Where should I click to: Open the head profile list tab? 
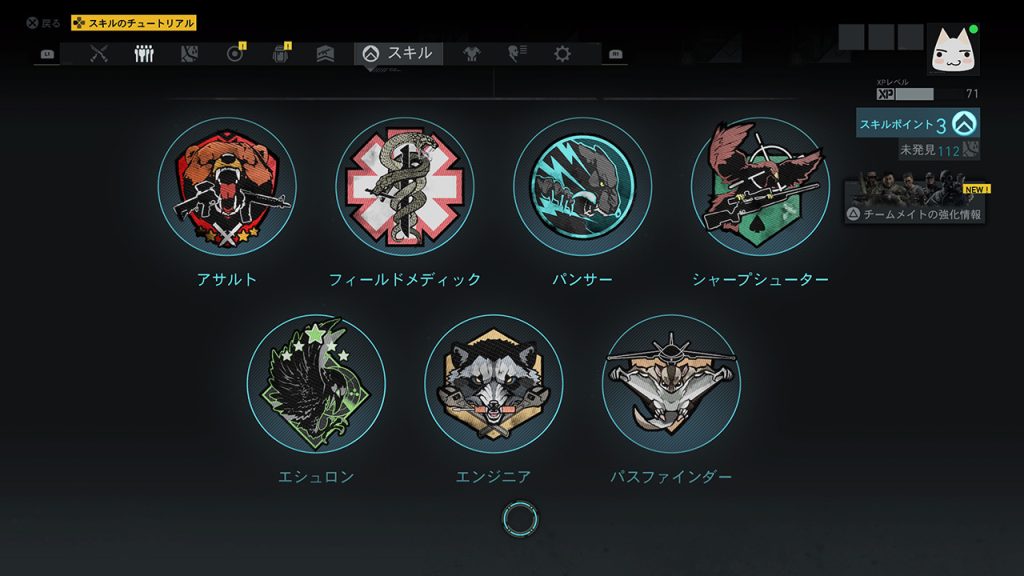click(x=517, y=54)
